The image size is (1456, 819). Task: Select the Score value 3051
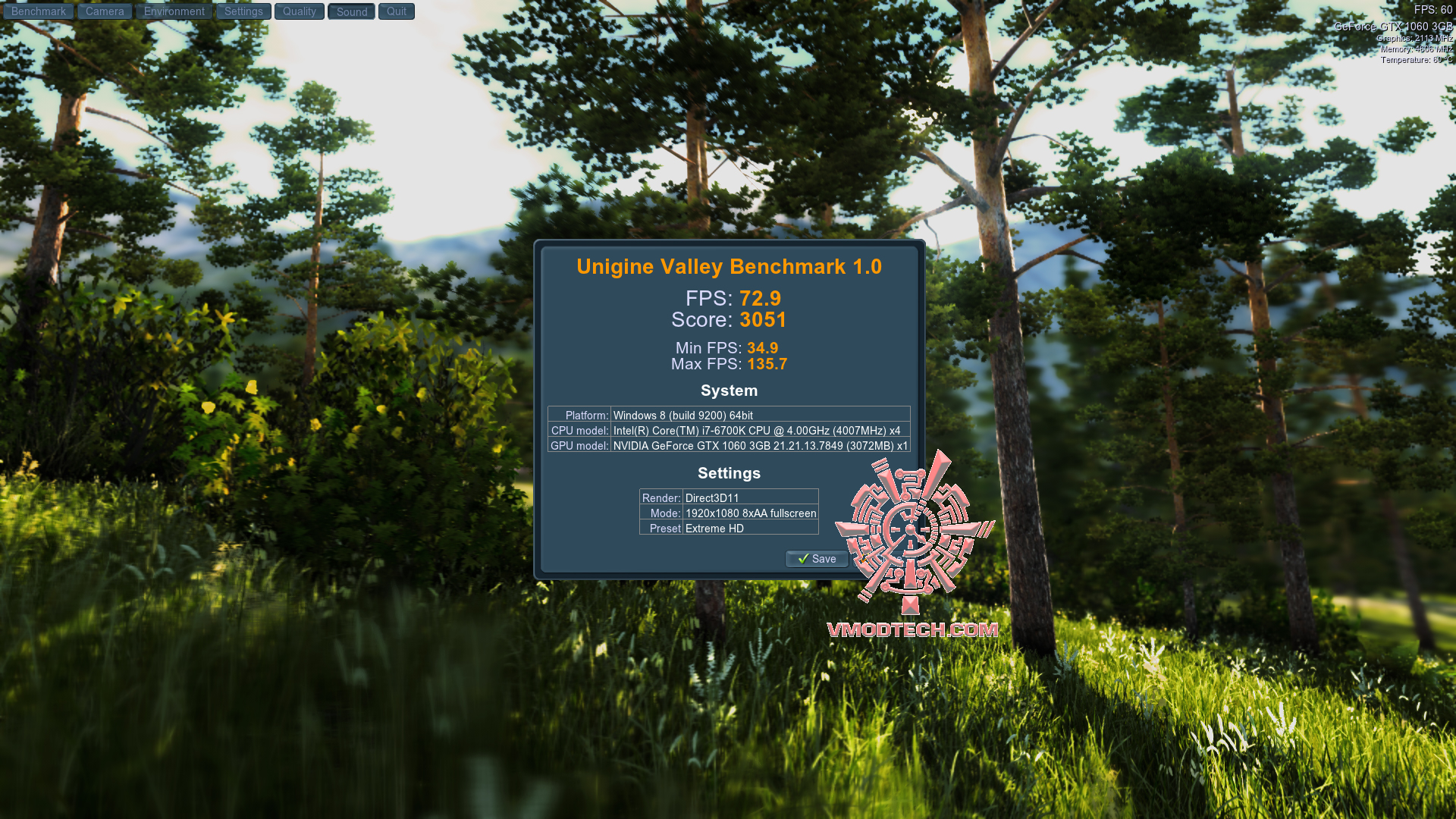coord(763,319)
